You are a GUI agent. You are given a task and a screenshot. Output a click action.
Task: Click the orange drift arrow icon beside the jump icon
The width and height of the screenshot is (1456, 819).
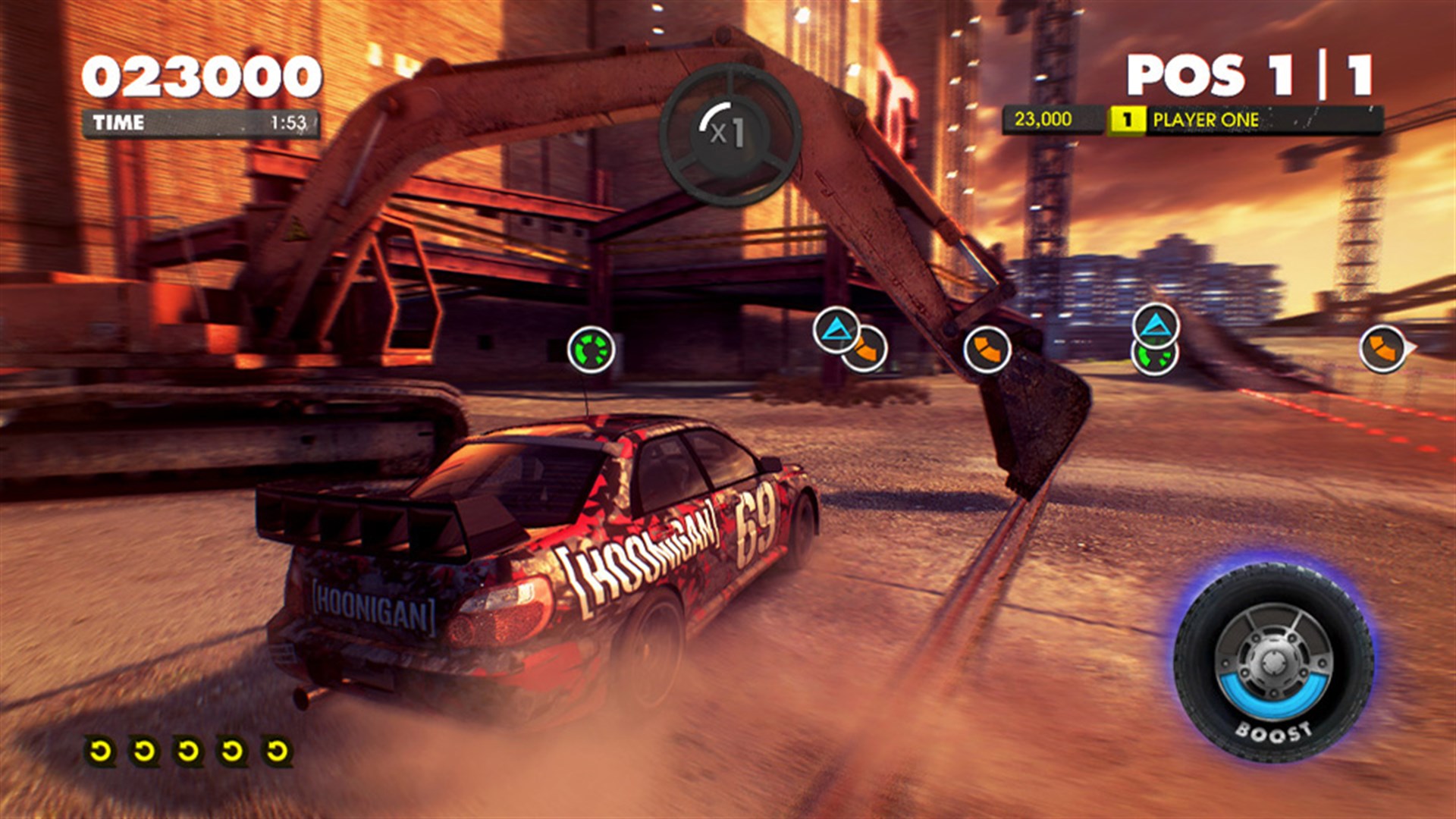point(867,350)
